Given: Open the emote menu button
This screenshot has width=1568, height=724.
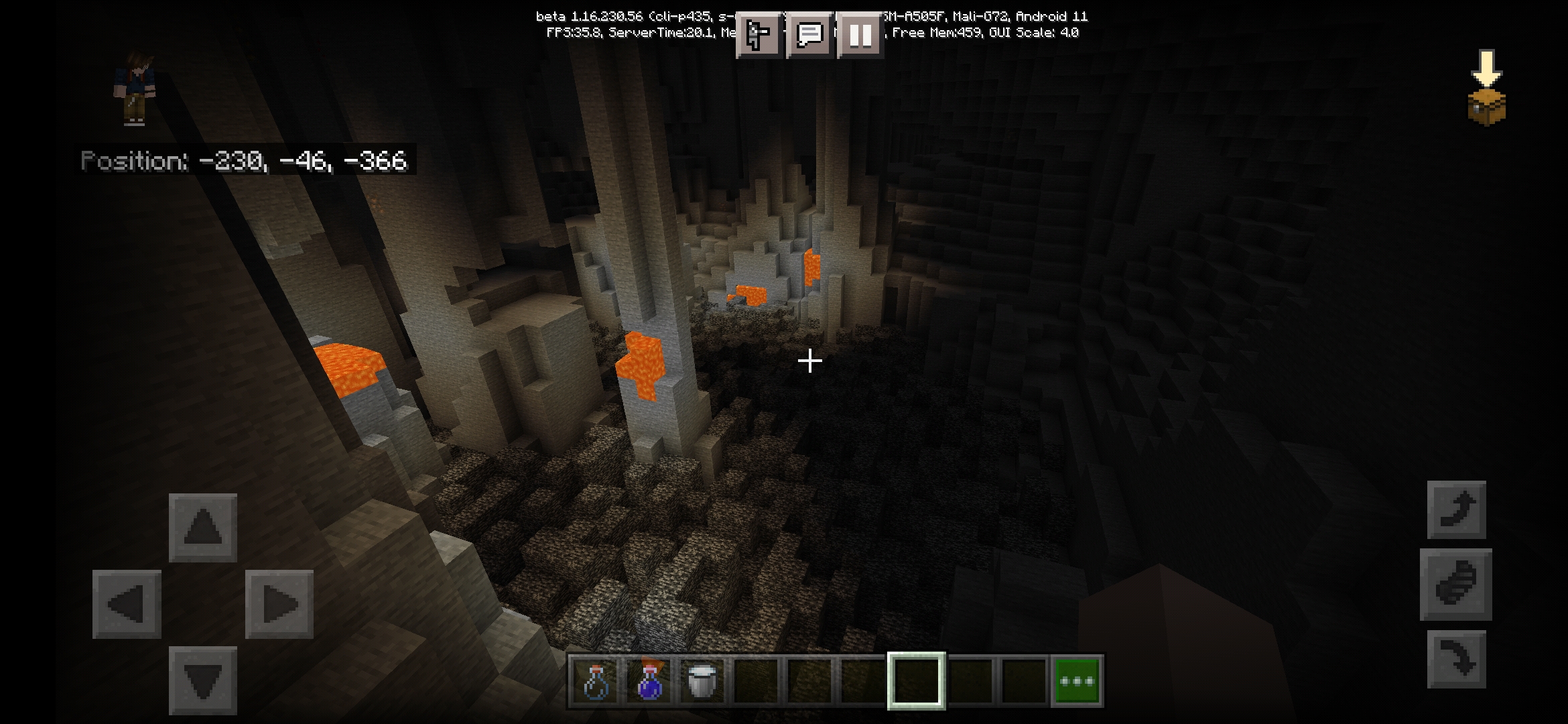Looking at the screenshot, I should coord(759,34).
